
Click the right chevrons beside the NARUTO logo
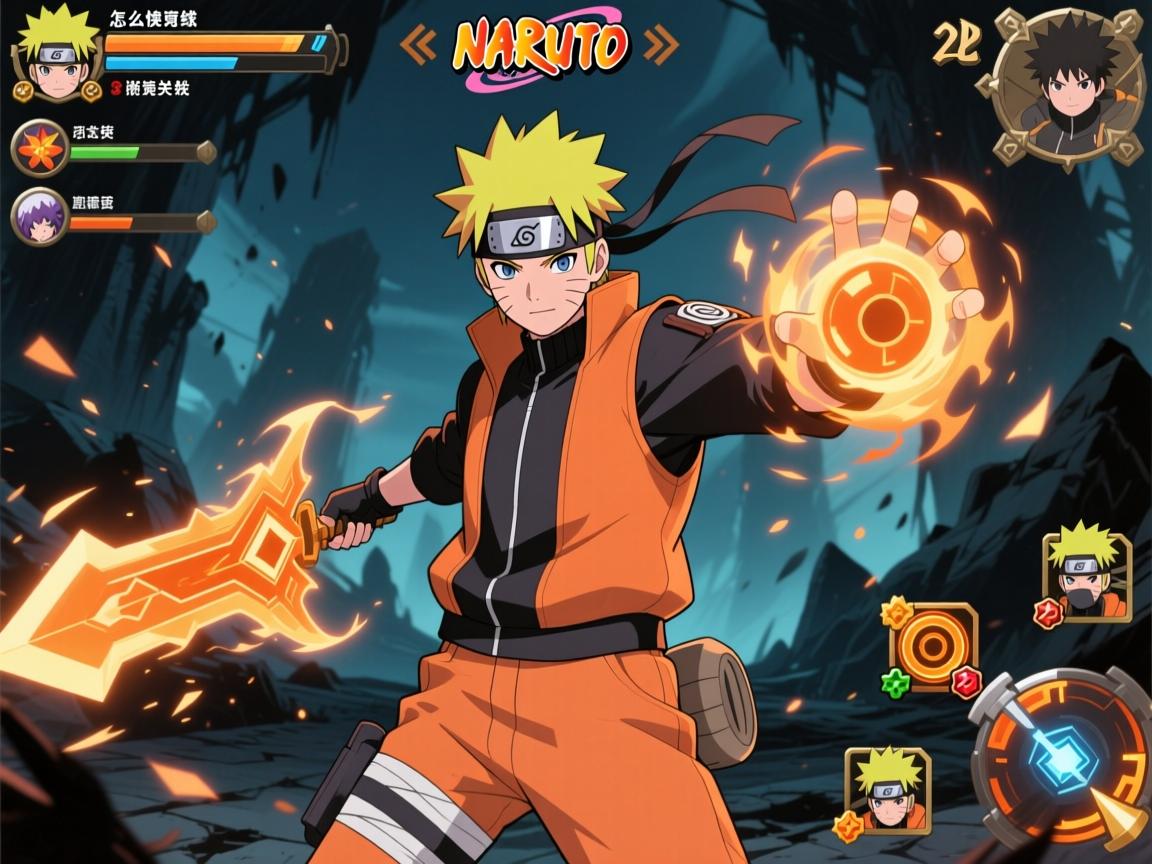point(660,43)
